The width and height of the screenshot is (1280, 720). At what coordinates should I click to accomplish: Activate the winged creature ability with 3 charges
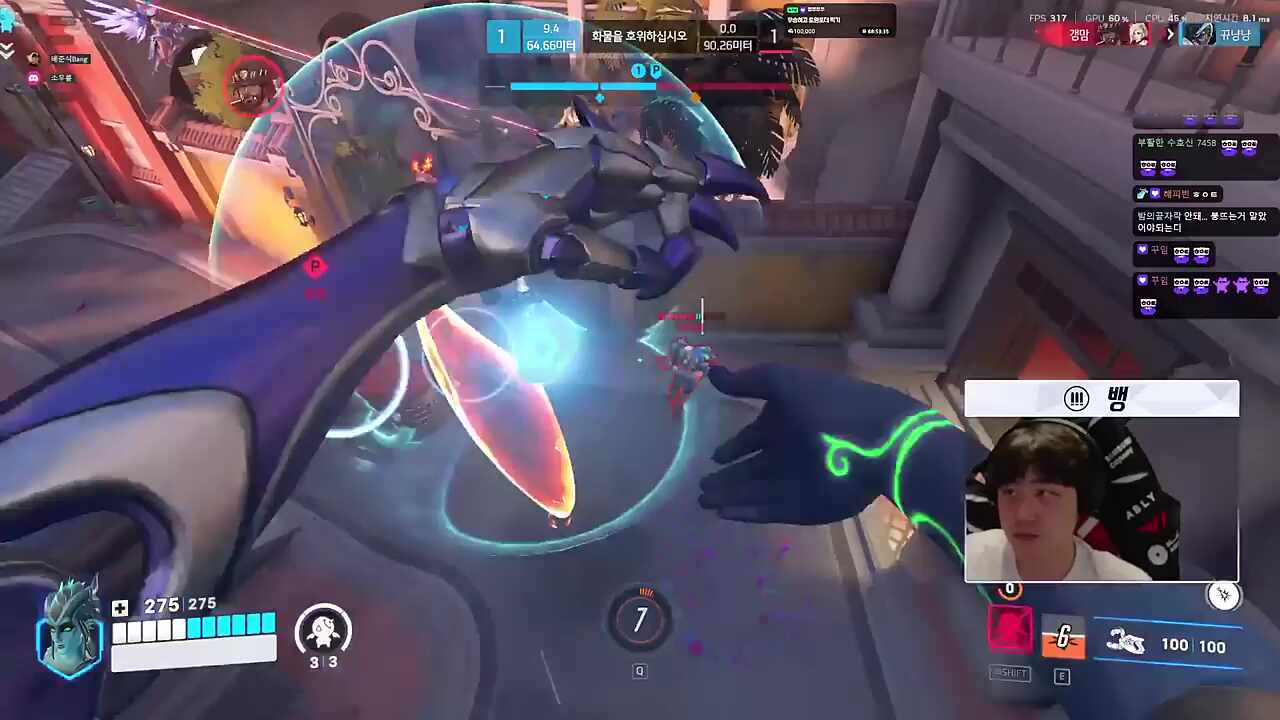pyautogui.click(x=322, y=632)
